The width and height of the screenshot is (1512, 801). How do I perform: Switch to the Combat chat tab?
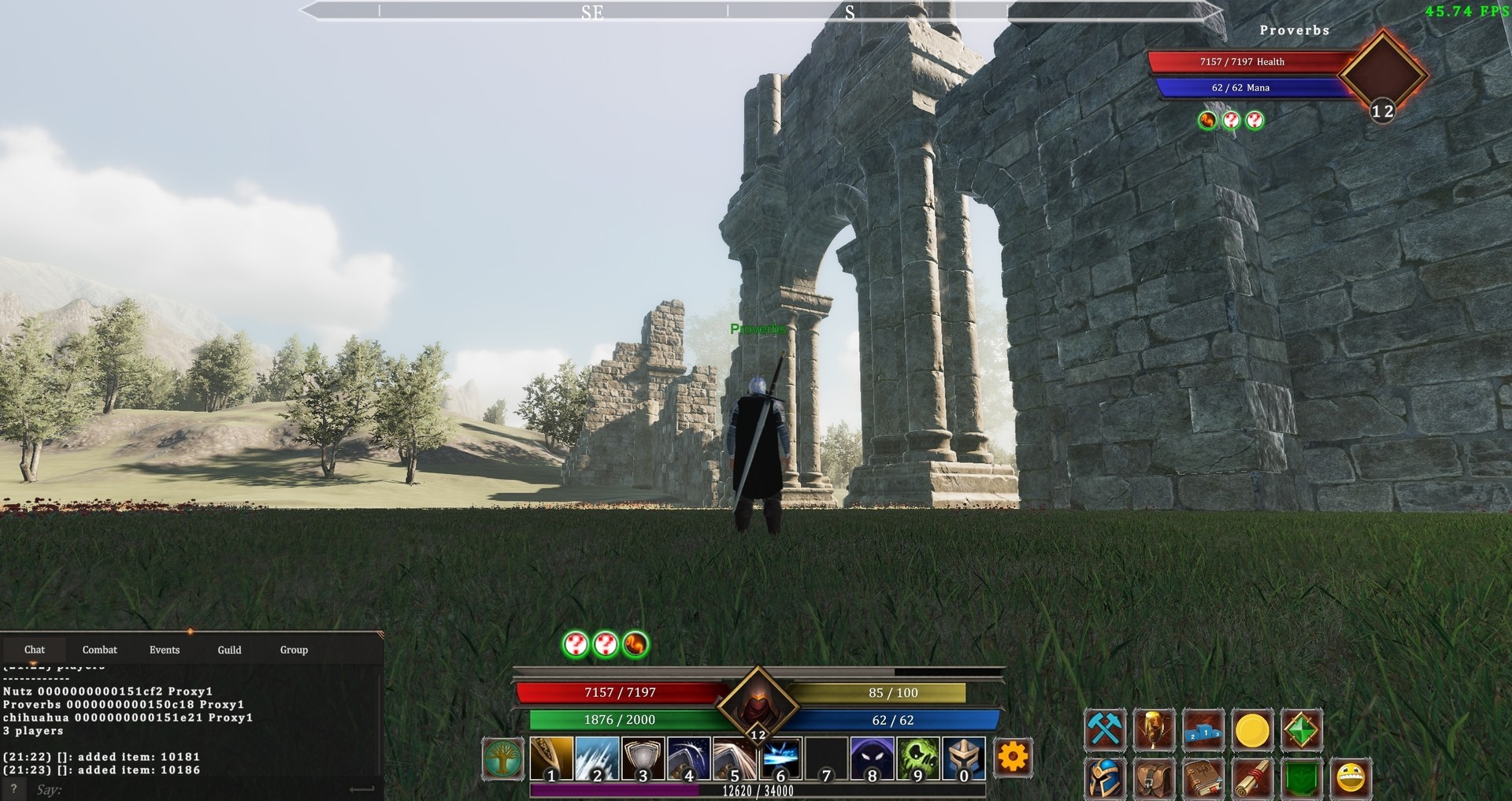[99, 650]
